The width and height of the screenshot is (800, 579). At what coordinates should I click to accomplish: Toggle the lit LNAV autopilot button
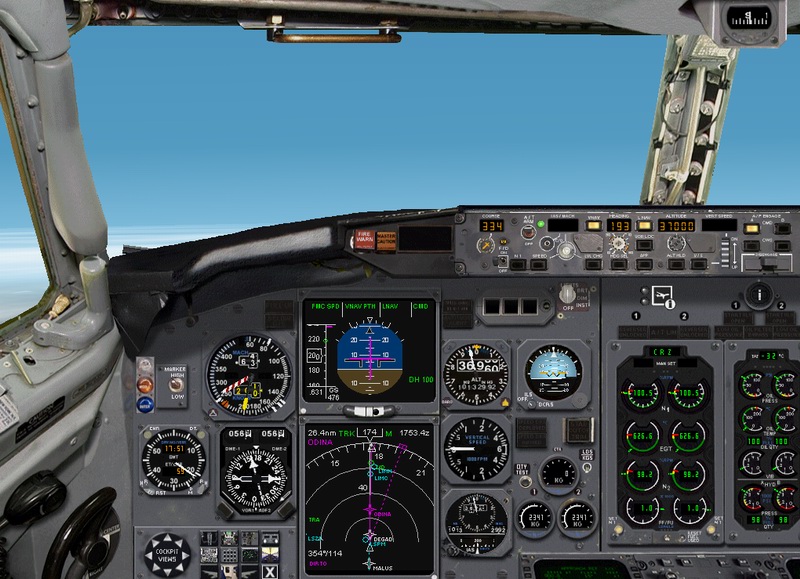645,226
